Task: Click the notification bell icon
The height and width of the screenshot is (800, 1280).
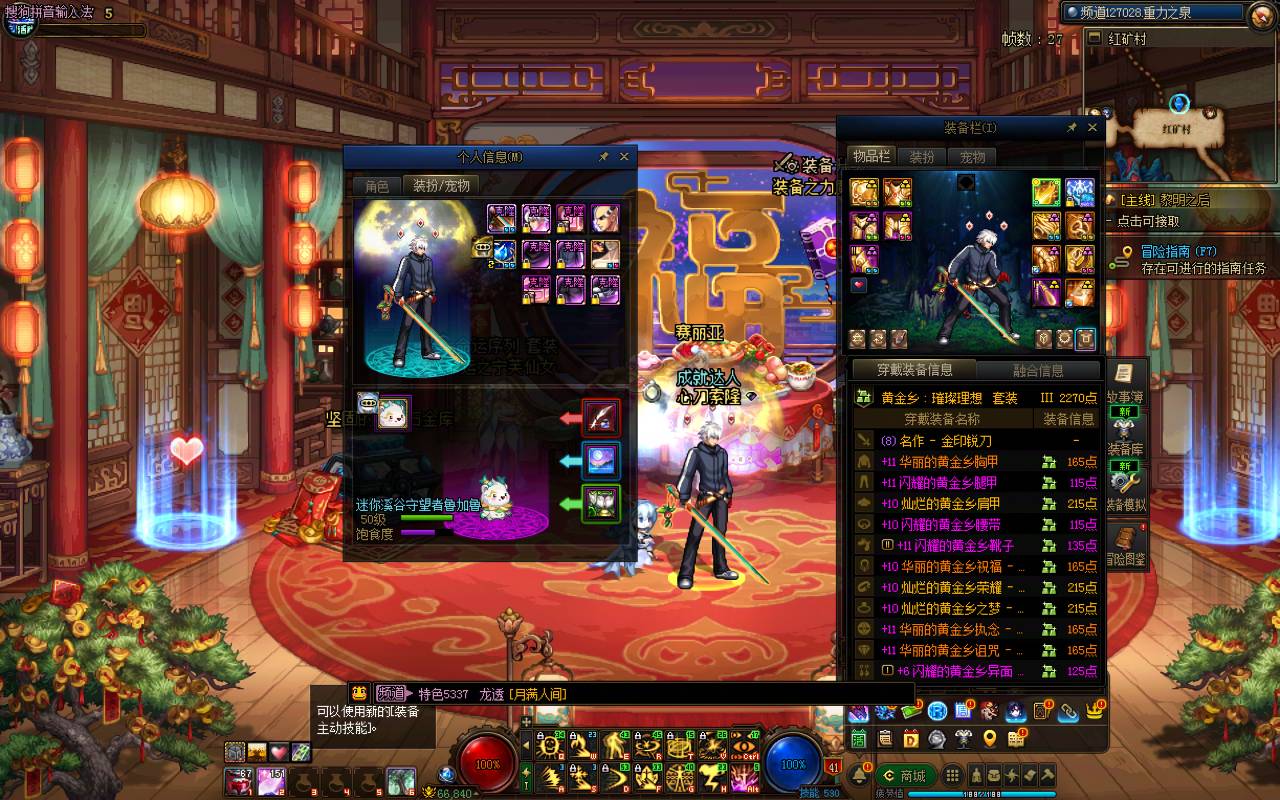Action: pos(858,777)
